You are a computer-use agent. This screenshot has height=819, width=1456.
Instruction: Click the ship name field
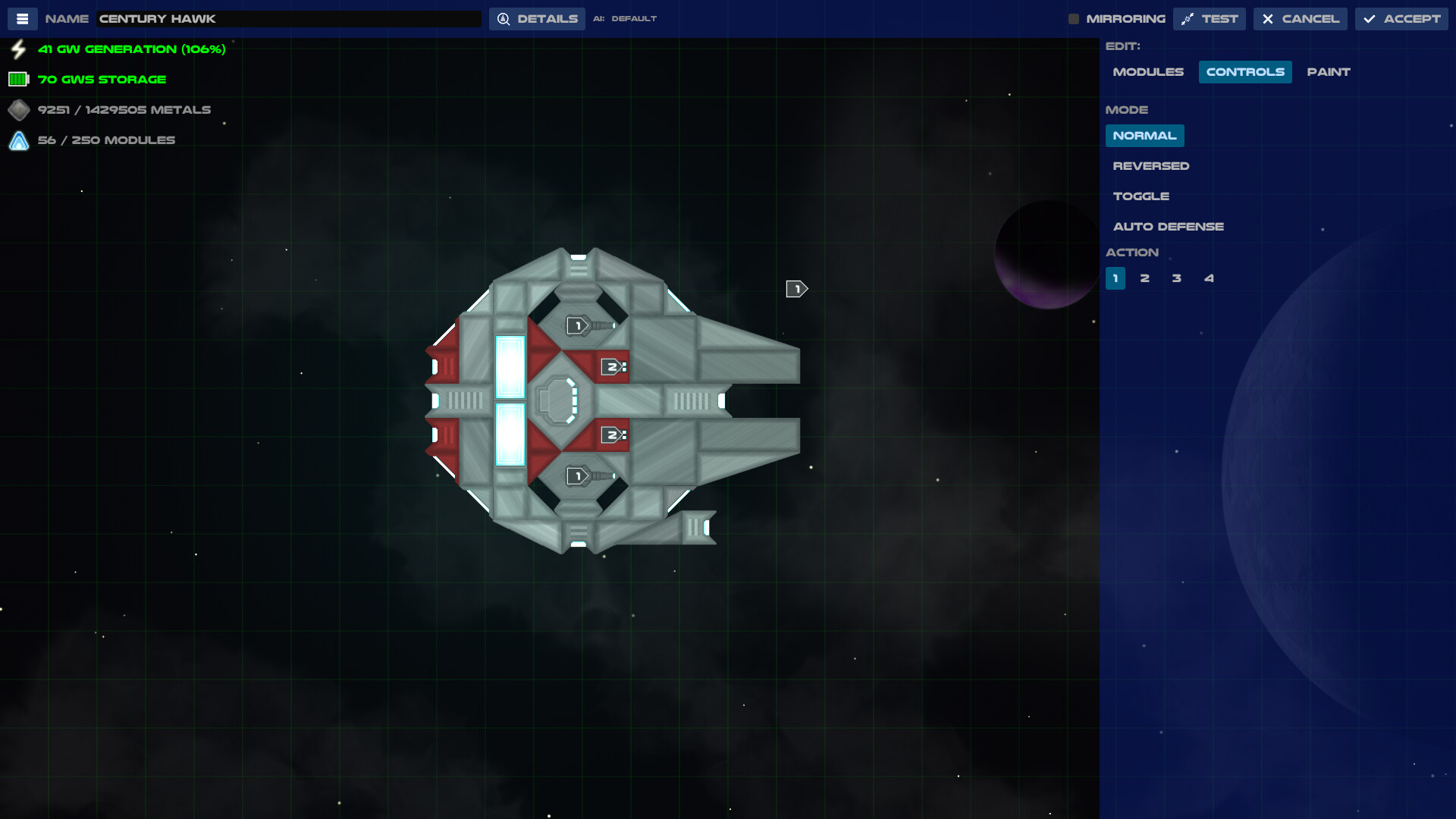coord(288,18)
